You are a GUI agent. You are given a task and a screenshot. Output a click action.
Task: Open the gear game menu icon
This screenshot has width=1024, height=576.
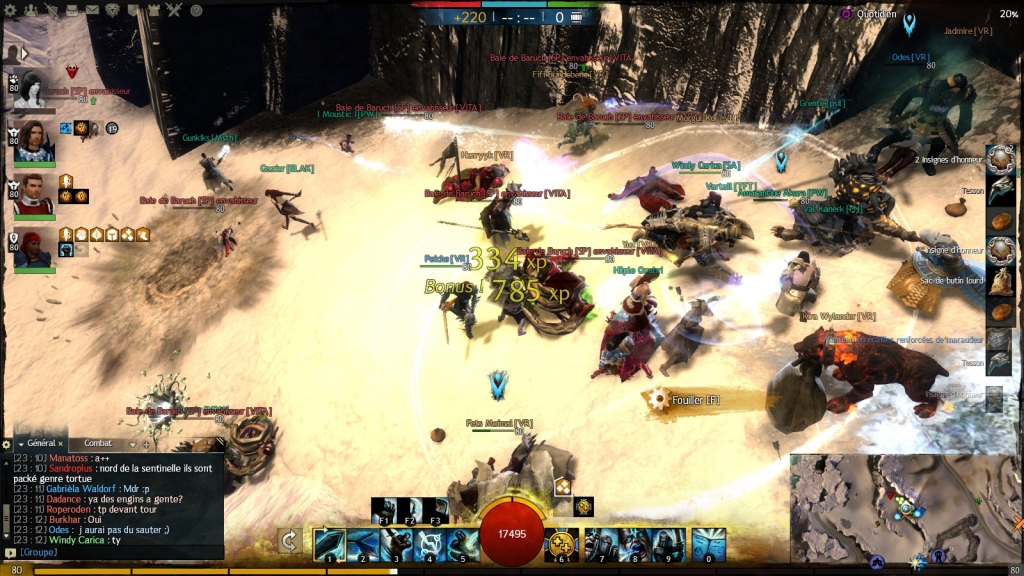(11, 10)
